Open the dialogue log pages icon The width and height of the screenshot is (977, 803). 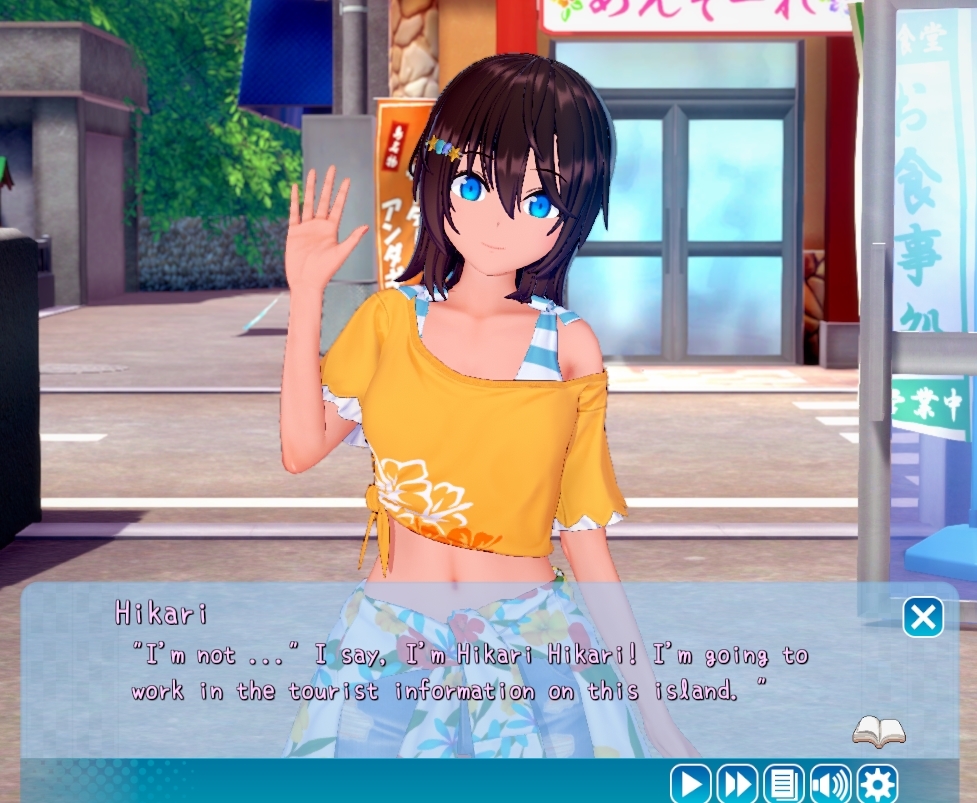(784, 783)
